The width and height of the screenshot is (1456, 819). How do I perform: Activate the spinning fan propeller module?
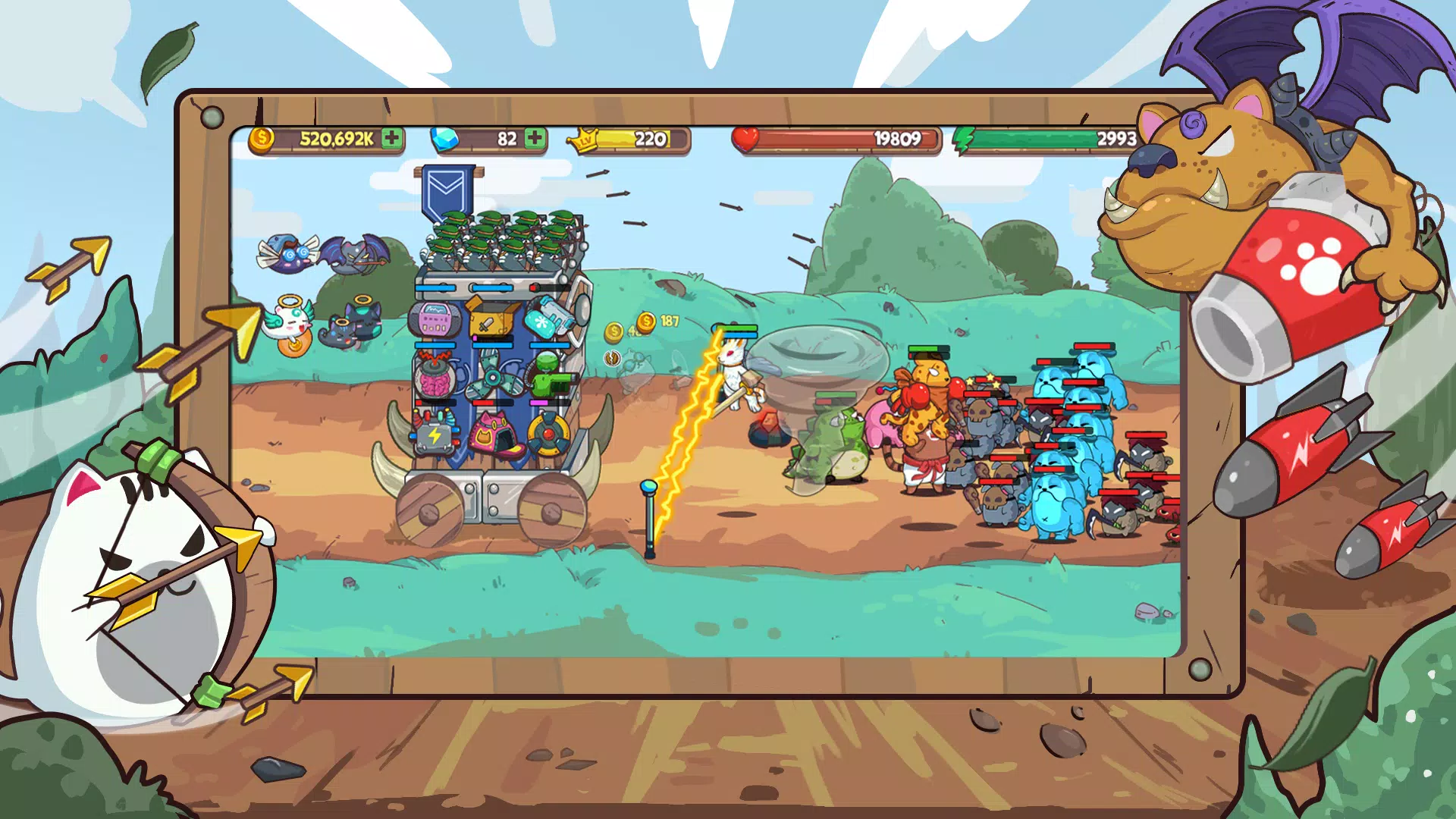[493, 378]
